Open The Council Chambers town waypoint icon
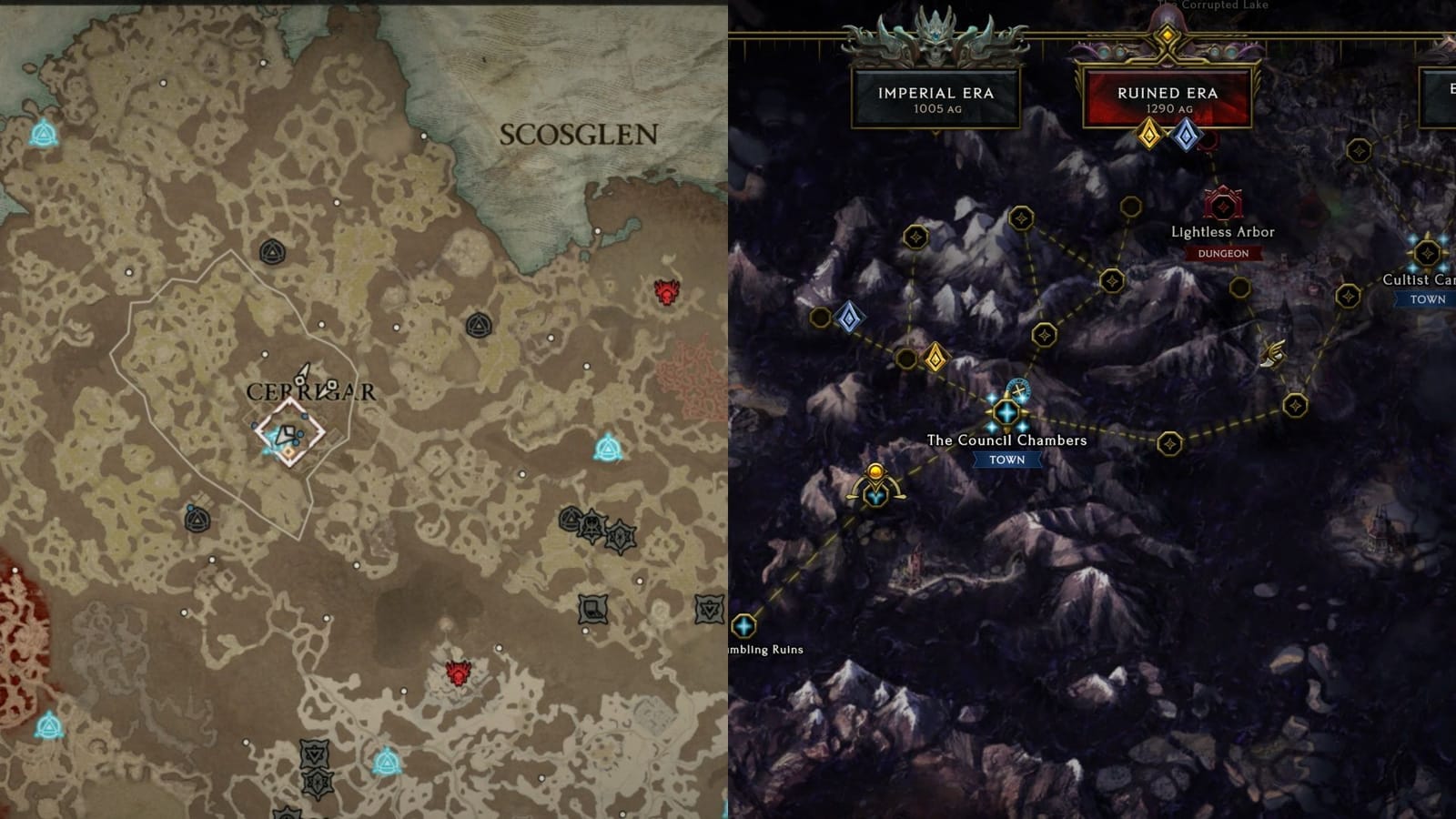The width and height of the screenshot is (1456, 819). click(1007, 411)
